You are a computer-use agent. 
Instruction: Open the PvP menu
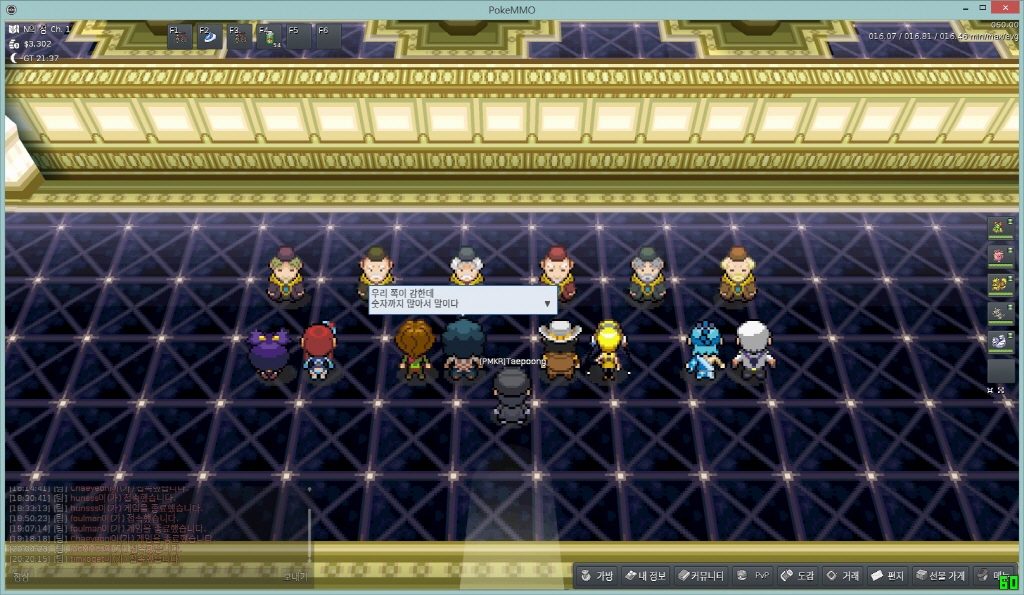click(x=753, y=576)
